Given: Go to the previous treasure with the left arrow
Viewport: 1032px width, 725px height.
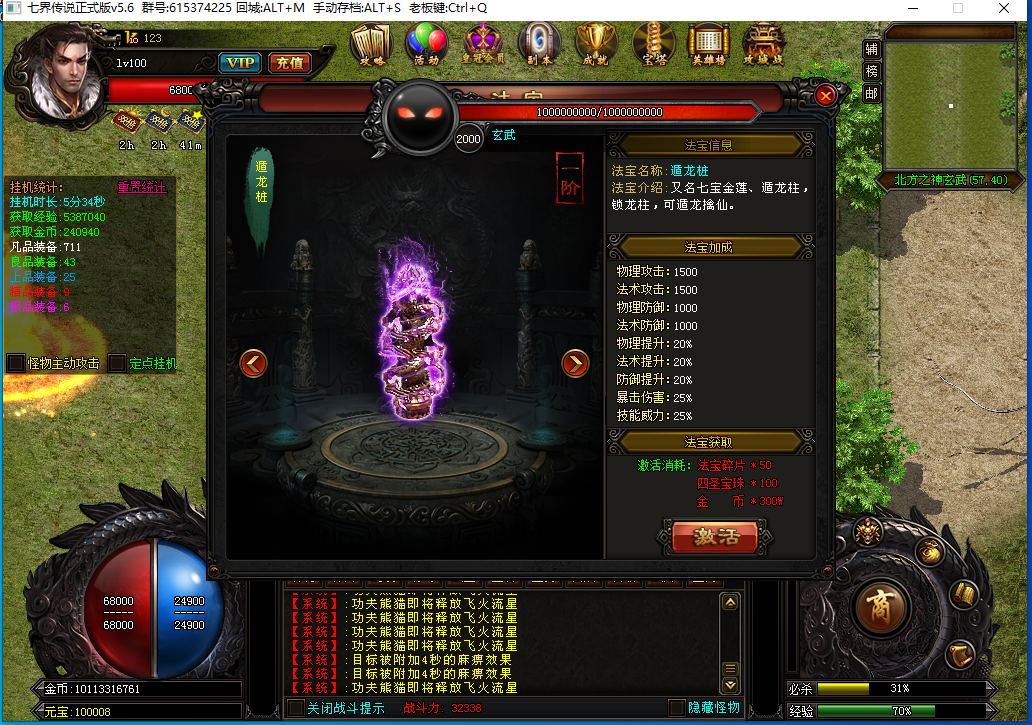Looking at the screenshot, I should (x=254, y=363).
